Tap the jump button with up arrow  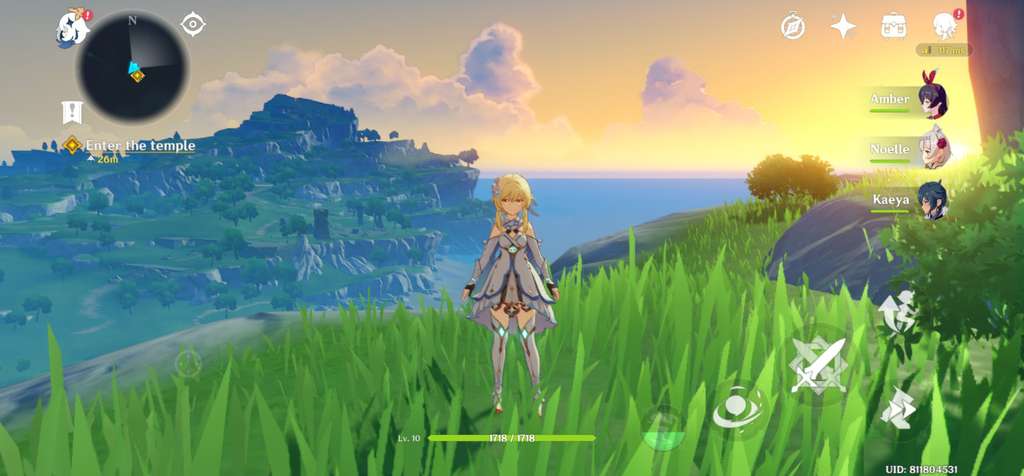[897, 311]
